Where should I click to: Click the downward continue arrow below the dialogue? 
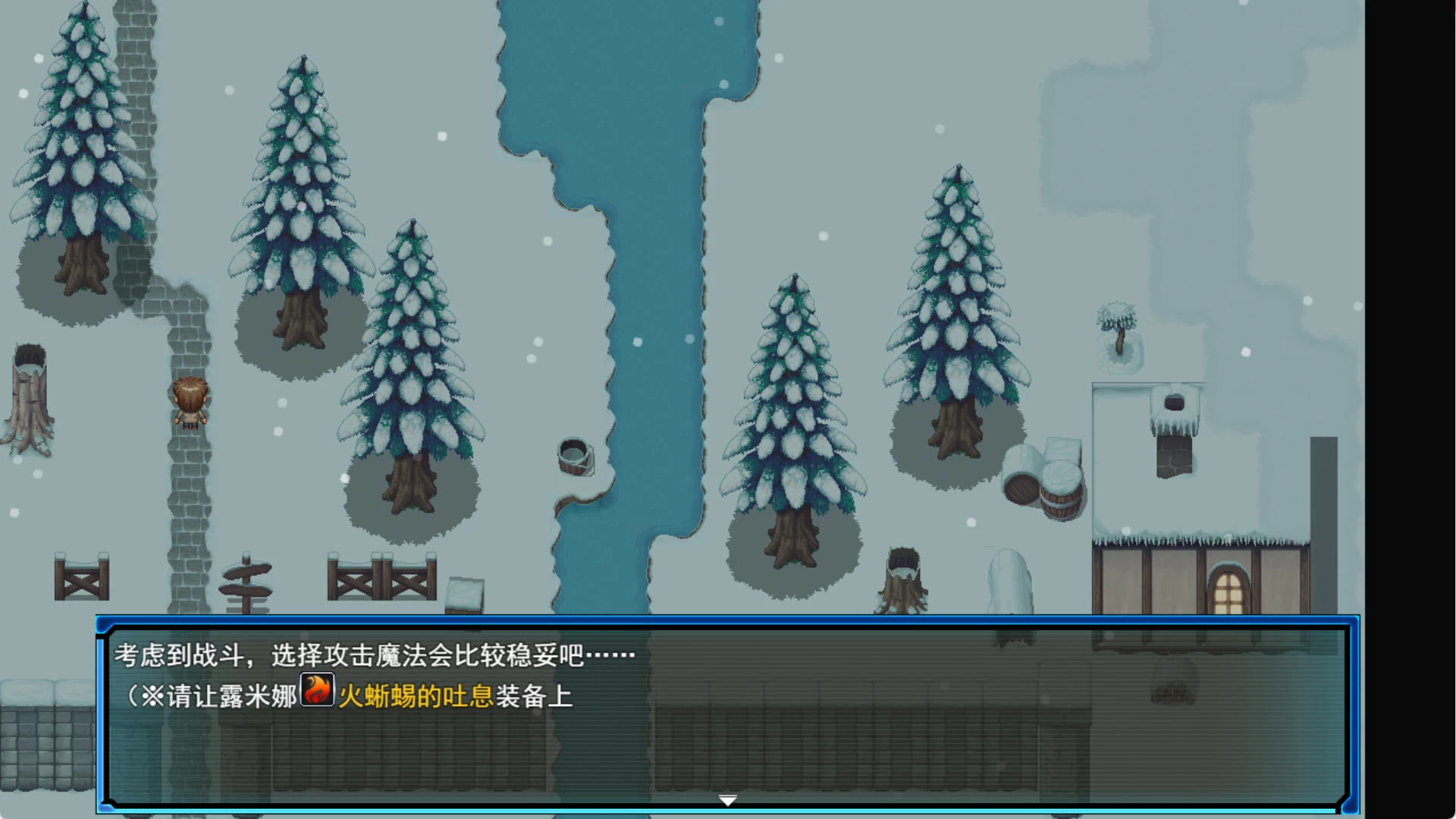pos(727,800)
